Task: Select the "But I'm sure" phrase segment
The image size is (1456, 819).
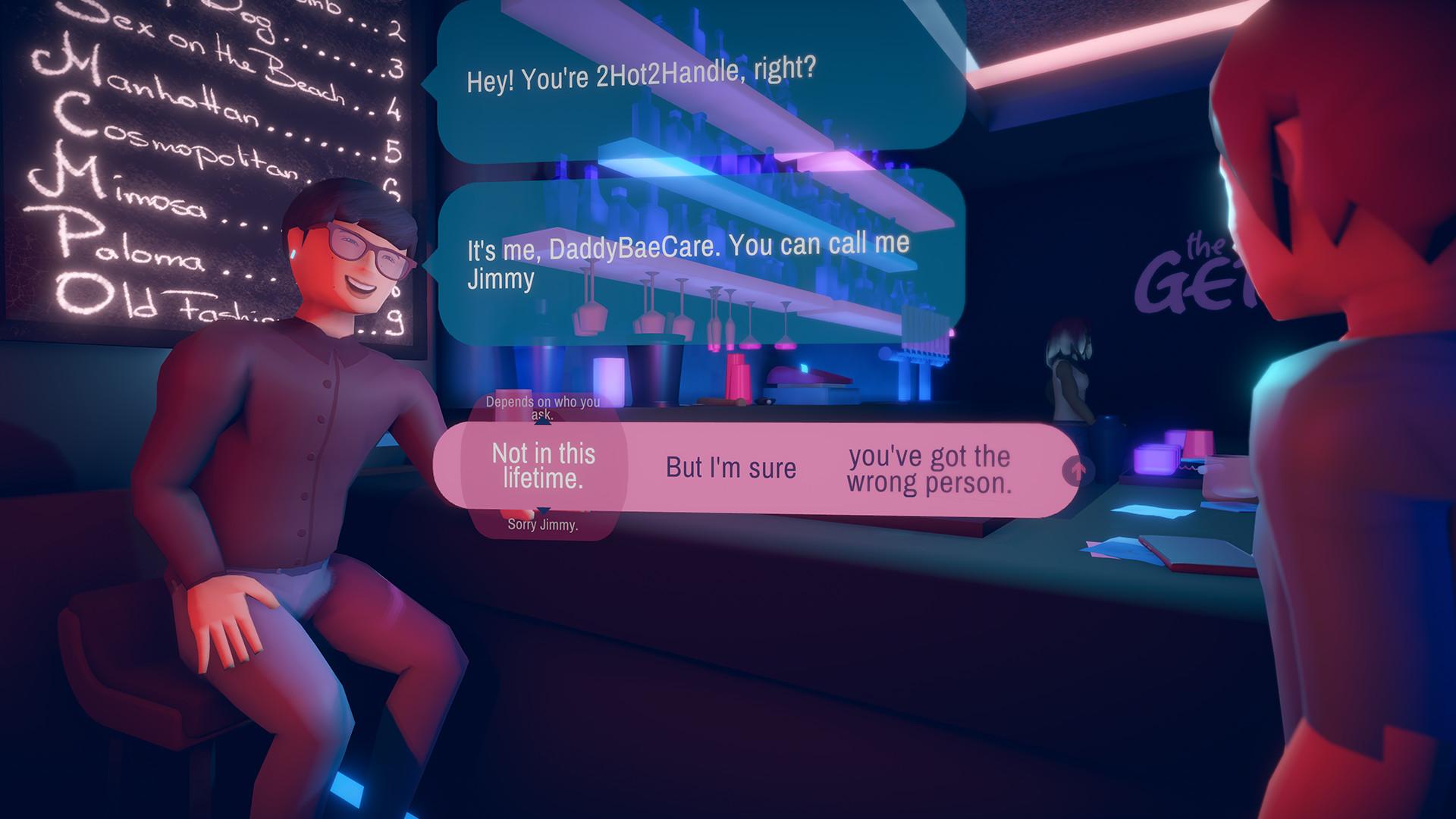Action: tap(730, 469)
